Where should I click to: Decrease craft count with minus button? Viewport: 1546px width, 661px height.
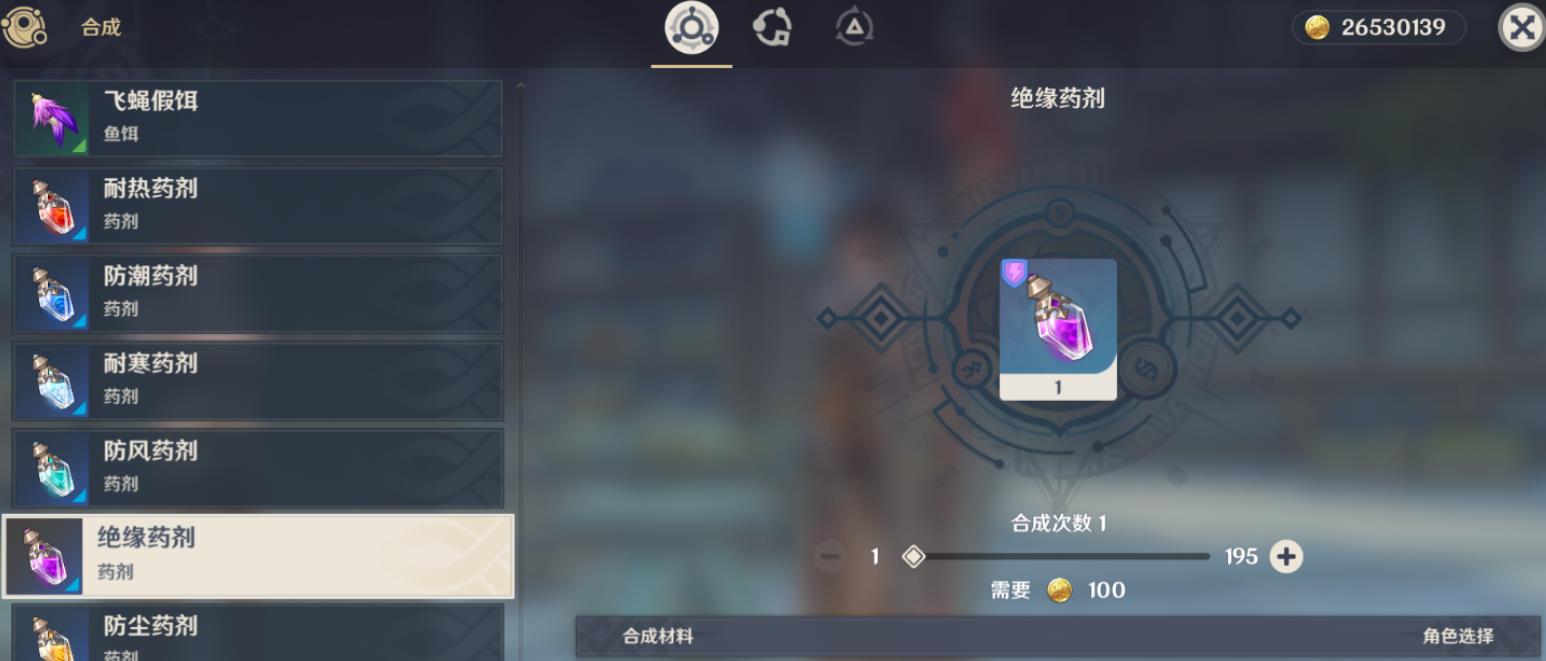pyautogui.click(x=829, y=557)
